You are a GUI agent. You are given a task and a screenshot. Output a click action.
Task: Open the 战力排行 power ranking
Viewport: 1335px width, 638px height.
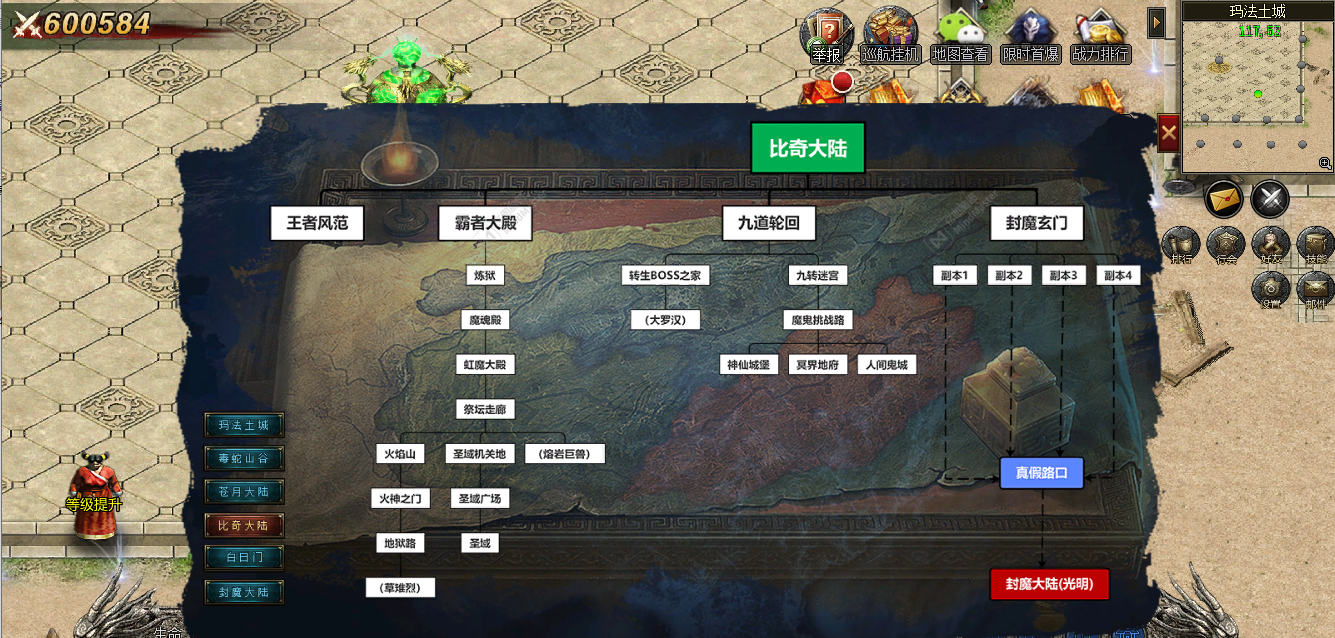pyautogui.click(x=1100, y=38)
